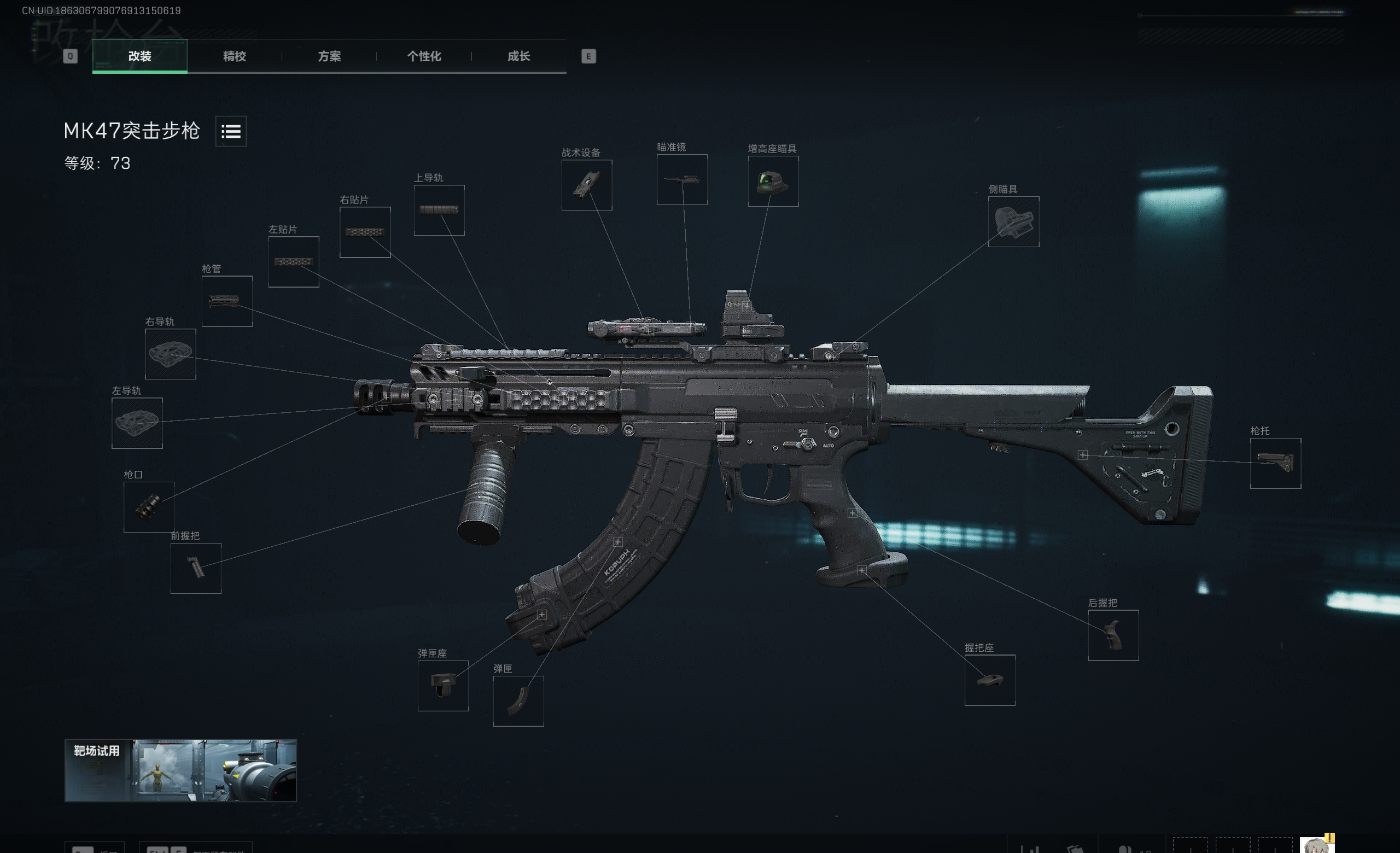Open the 精校 tab
Screen dimensions: 1400x853
tap(234, 56)
